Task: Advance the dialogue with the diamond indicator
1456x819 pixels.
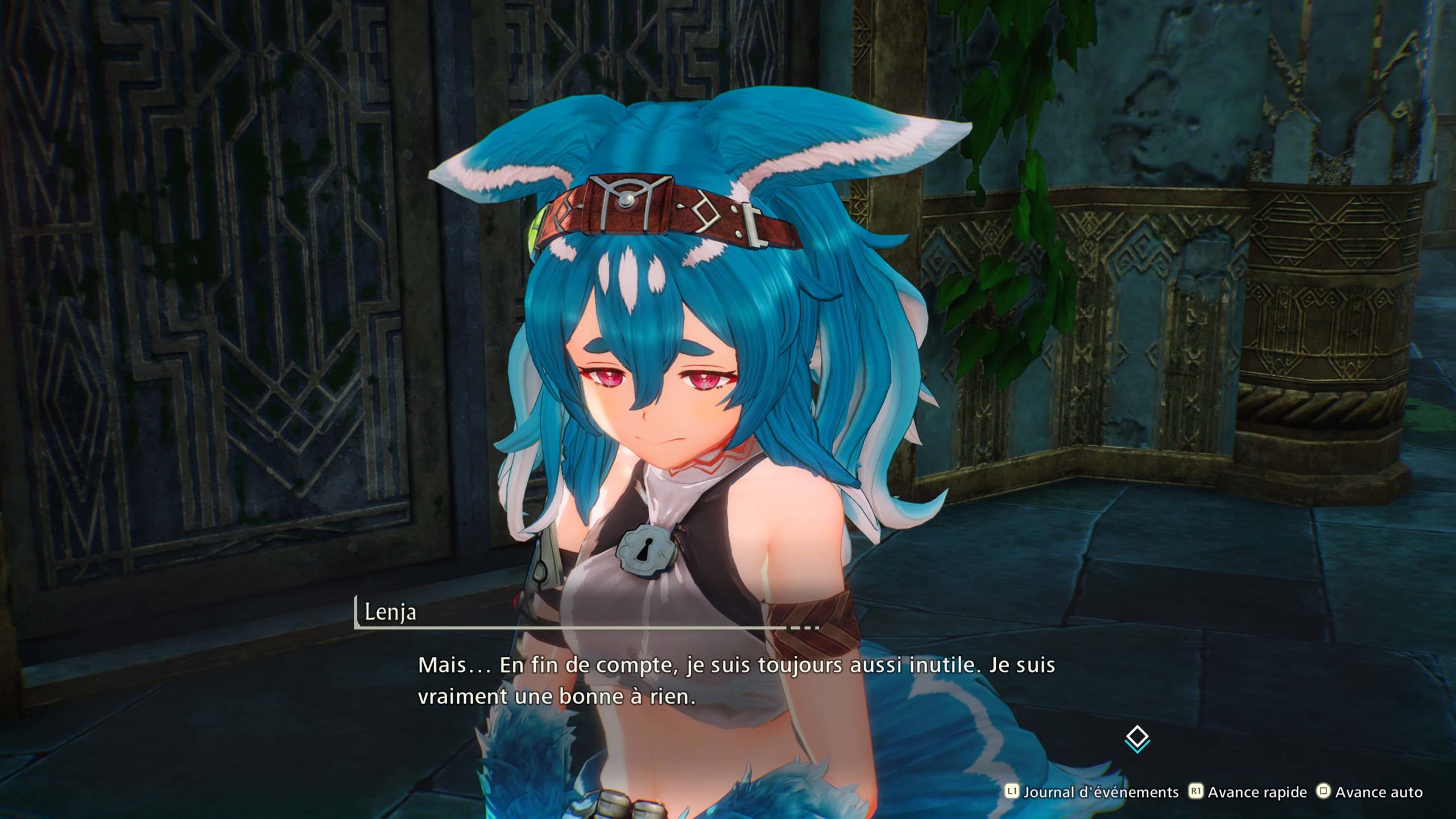Action: (x=1137, y=738)
